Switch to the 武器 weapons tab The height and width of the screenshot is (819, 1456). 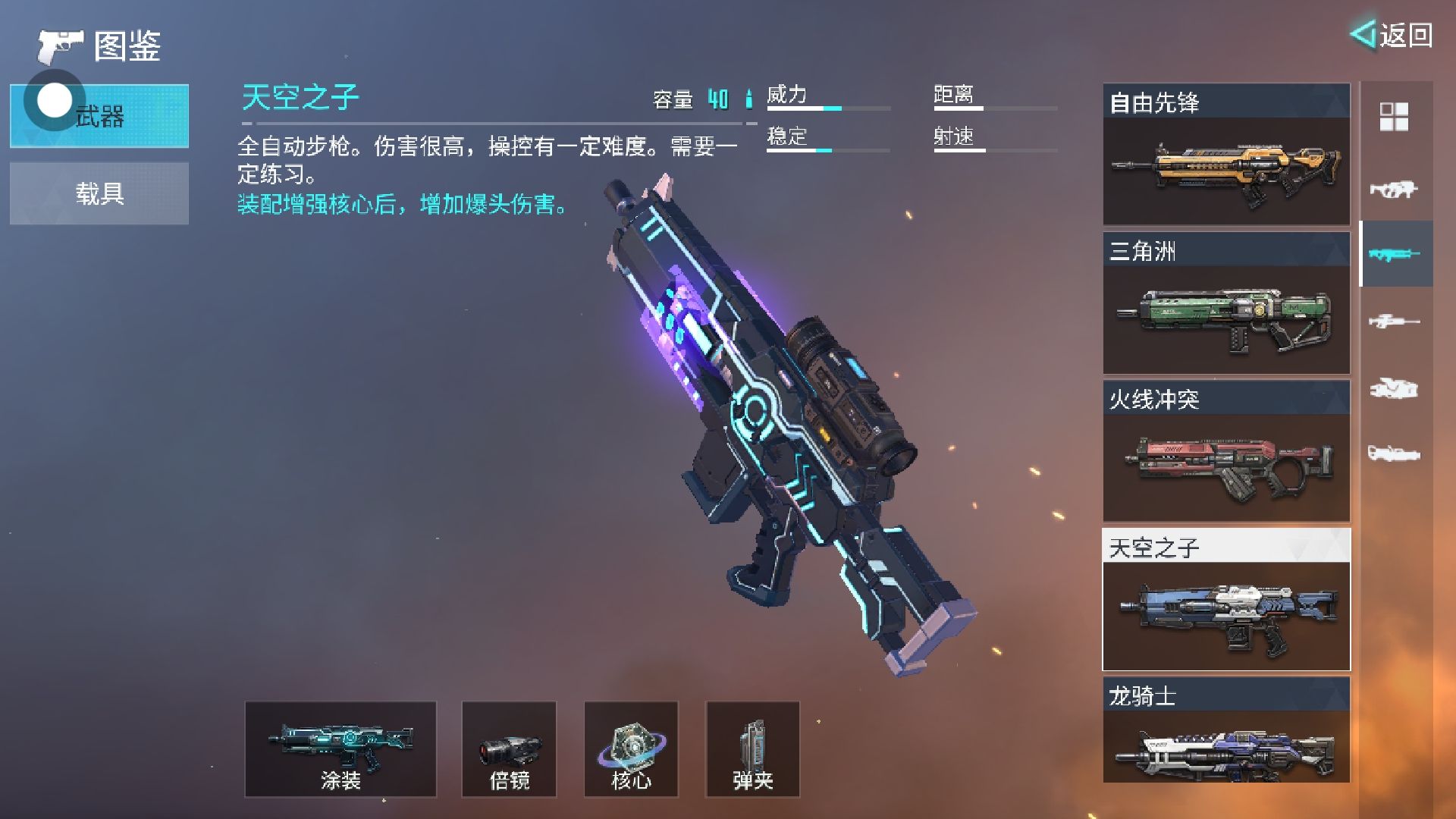pyautogui.click(x=99, y=116)
